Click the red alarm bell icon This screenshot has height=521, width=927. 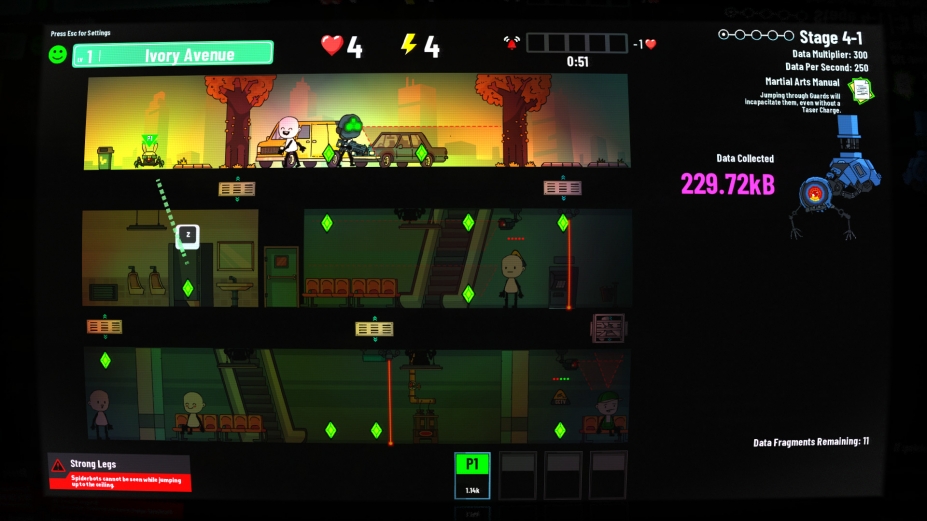click(512, 43)
